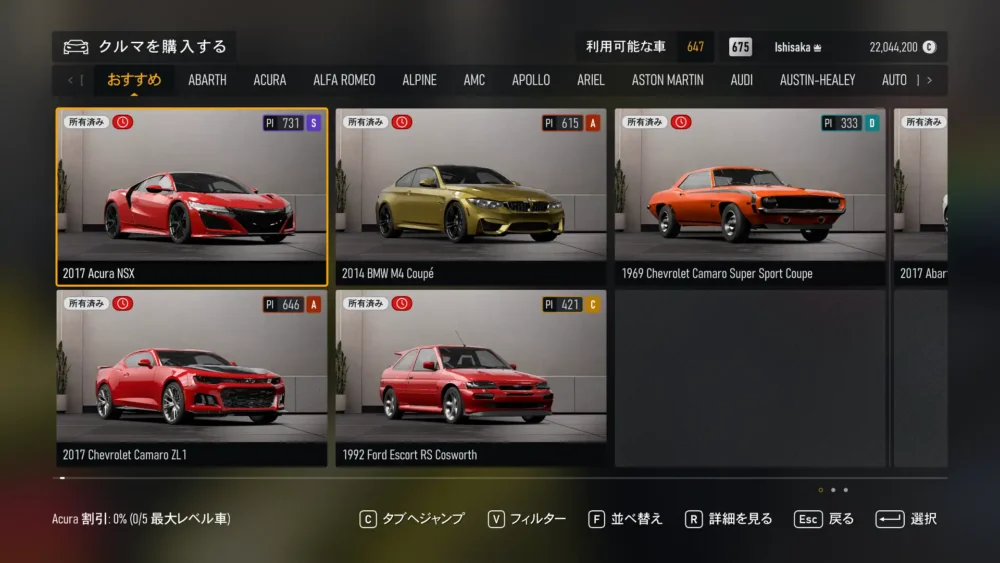This screenshot has height=563, width=1000.
Task: Open the 1992 Ford Escort RS Cosworth tile
Action: (471, 378)
